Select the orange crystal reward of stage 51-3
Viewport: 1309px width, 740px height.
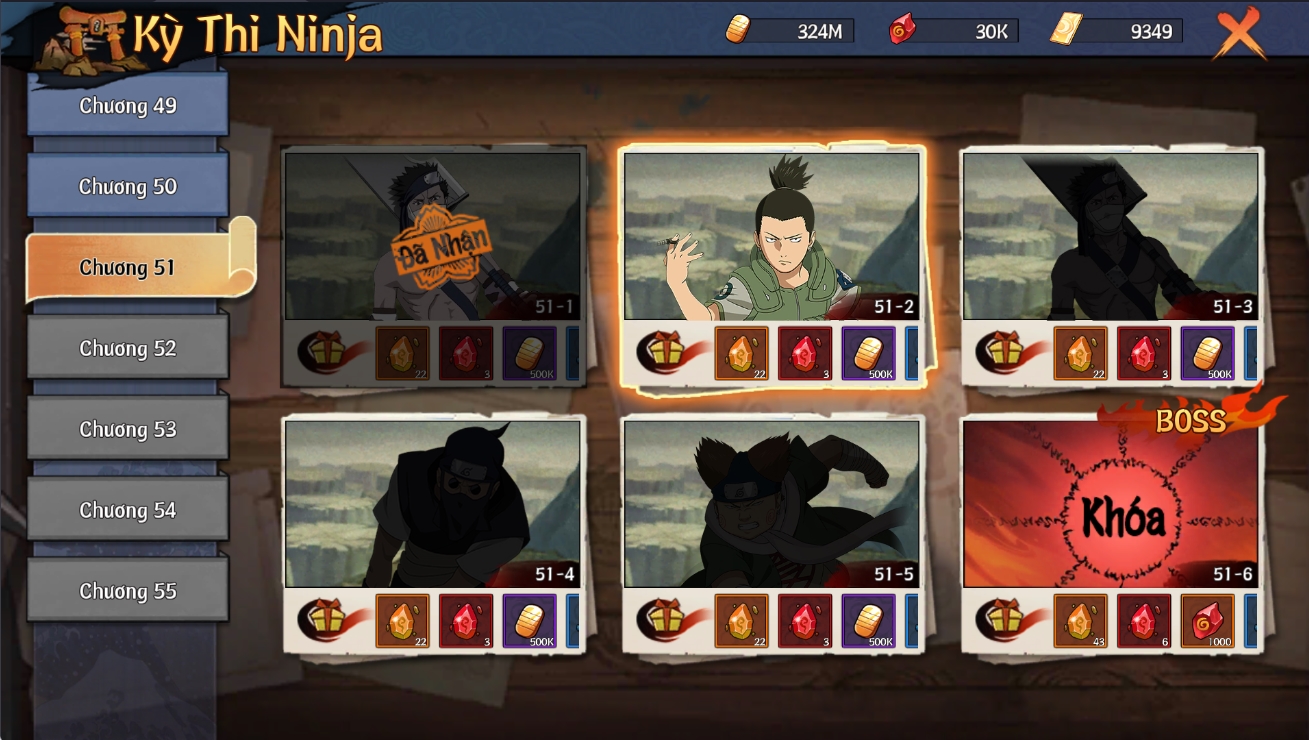pos(1080,353)
